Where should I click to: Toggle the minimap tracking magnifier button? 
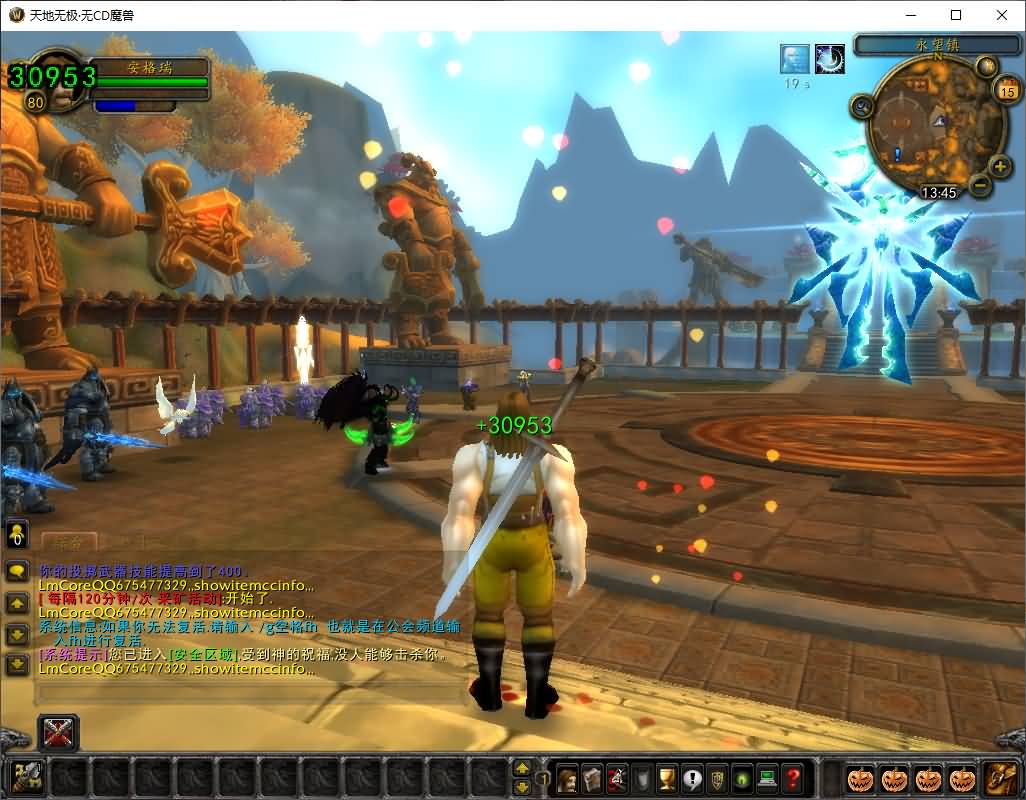[862, 105]
